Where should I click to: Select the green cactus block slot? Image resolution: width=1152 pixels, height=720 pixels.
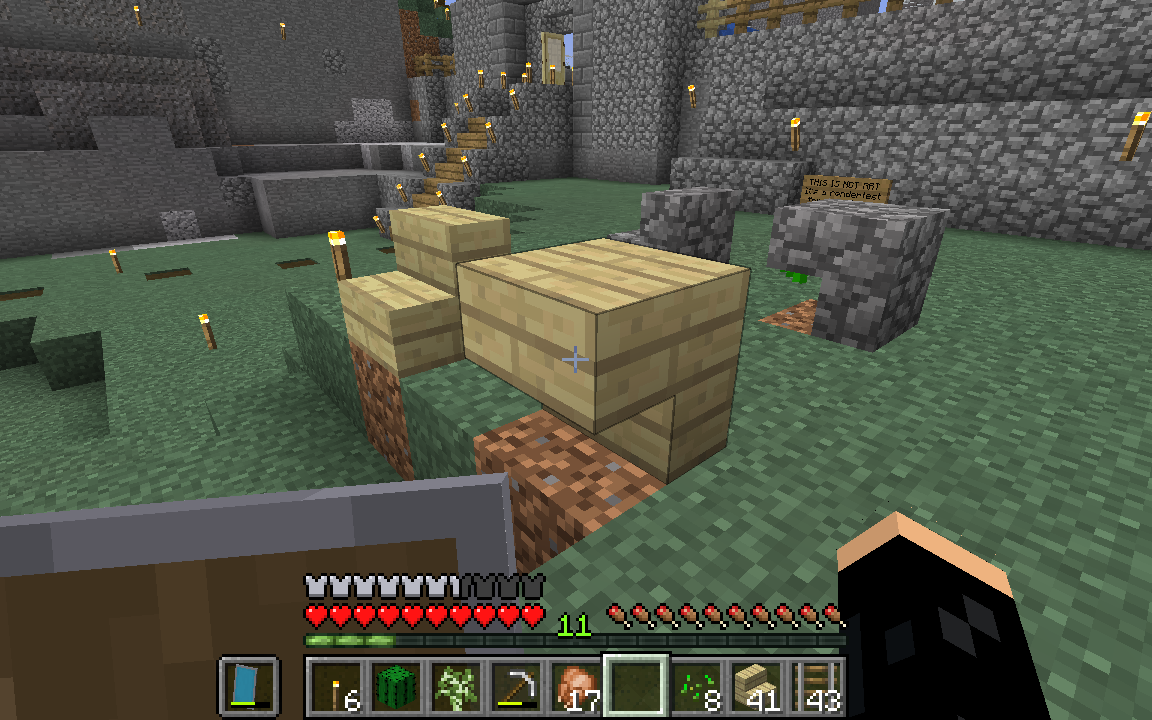point(395,687)
